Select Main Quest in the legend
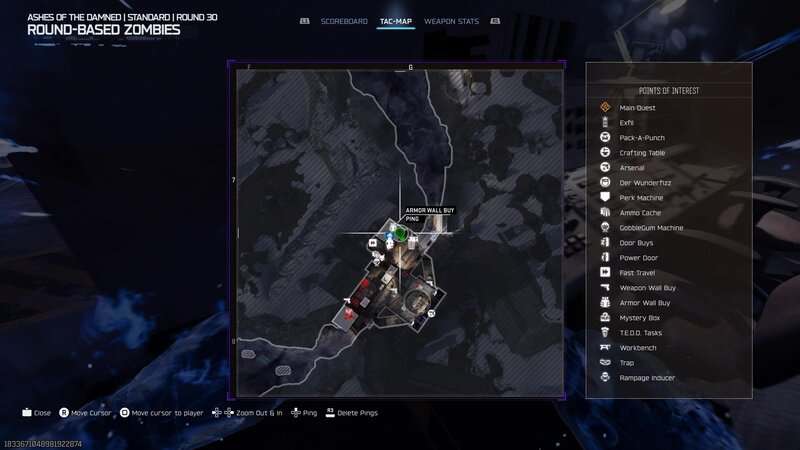 click(637, 107)
